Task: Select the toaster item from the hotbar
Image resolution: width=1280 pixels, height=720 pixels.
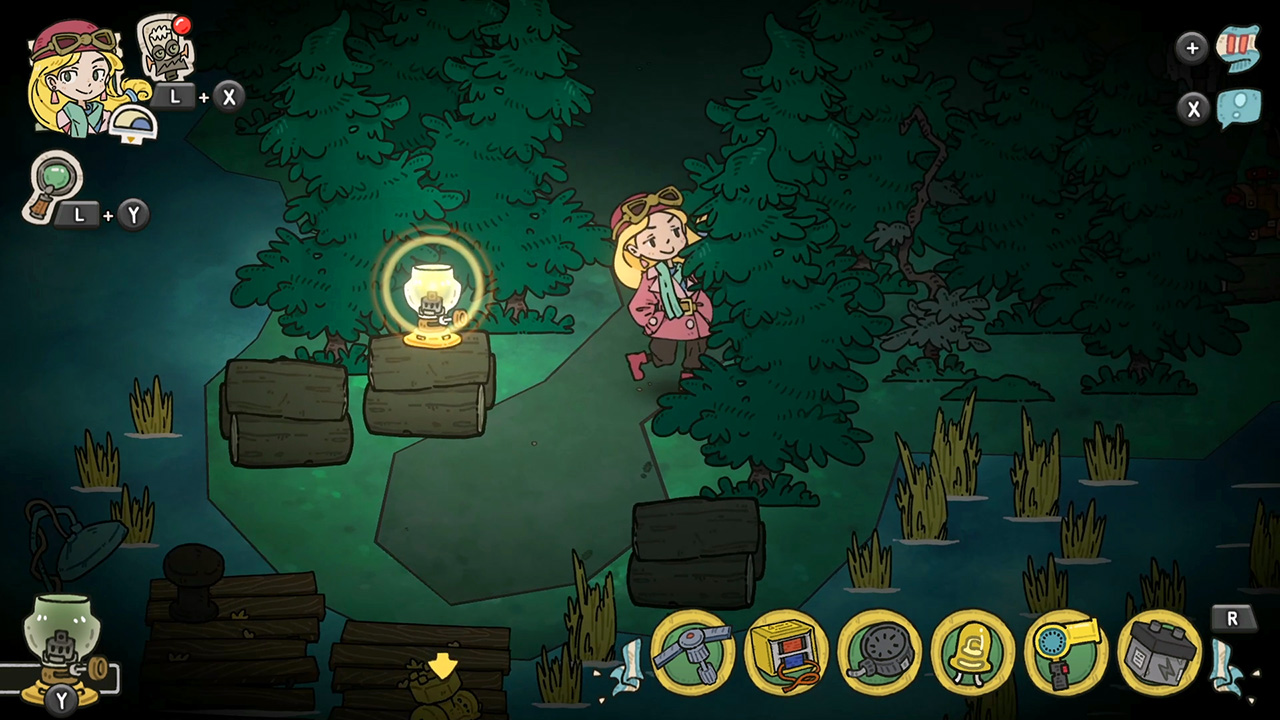Action: [786, 652]
